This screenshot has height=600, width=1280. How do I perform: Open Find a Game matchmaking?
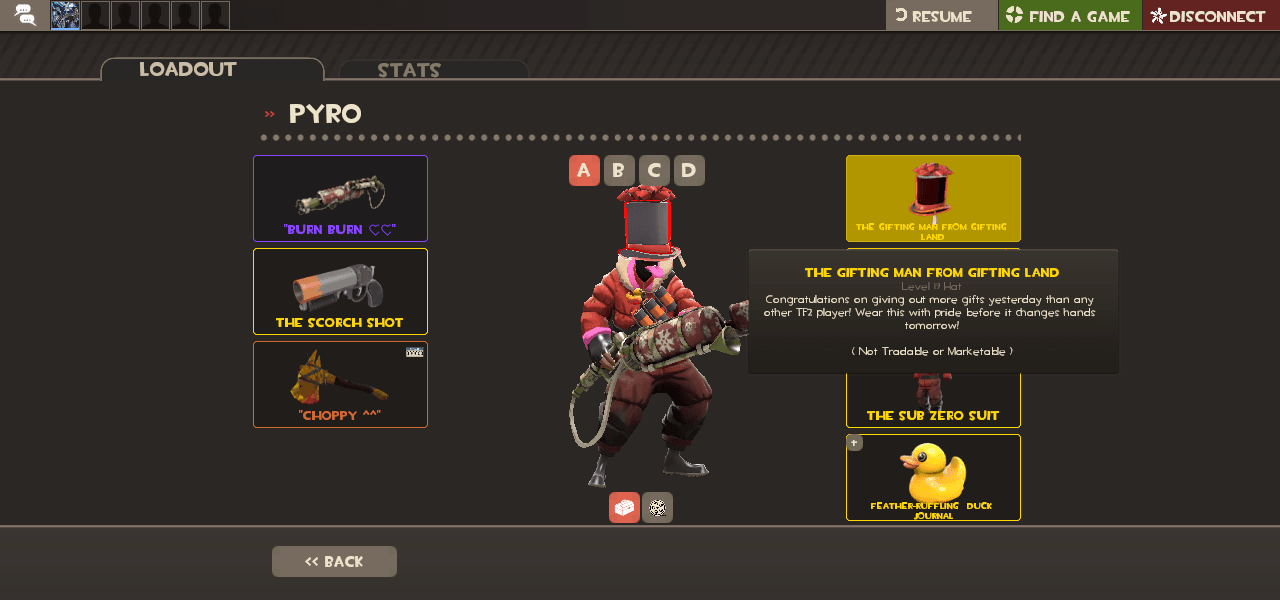point(1069,15)
